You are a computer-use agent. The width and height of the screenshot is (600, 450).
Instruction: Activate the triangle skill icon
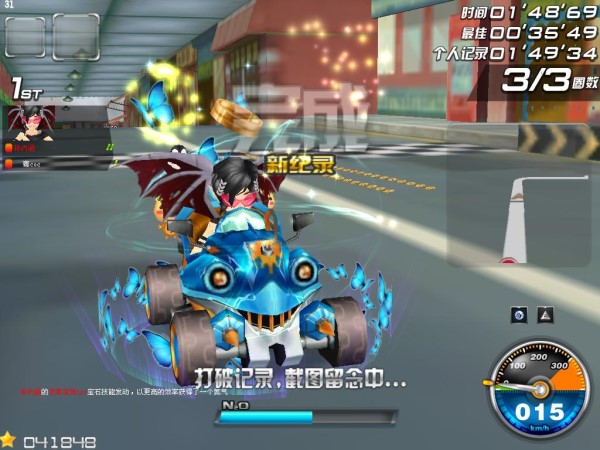point(545,314)
